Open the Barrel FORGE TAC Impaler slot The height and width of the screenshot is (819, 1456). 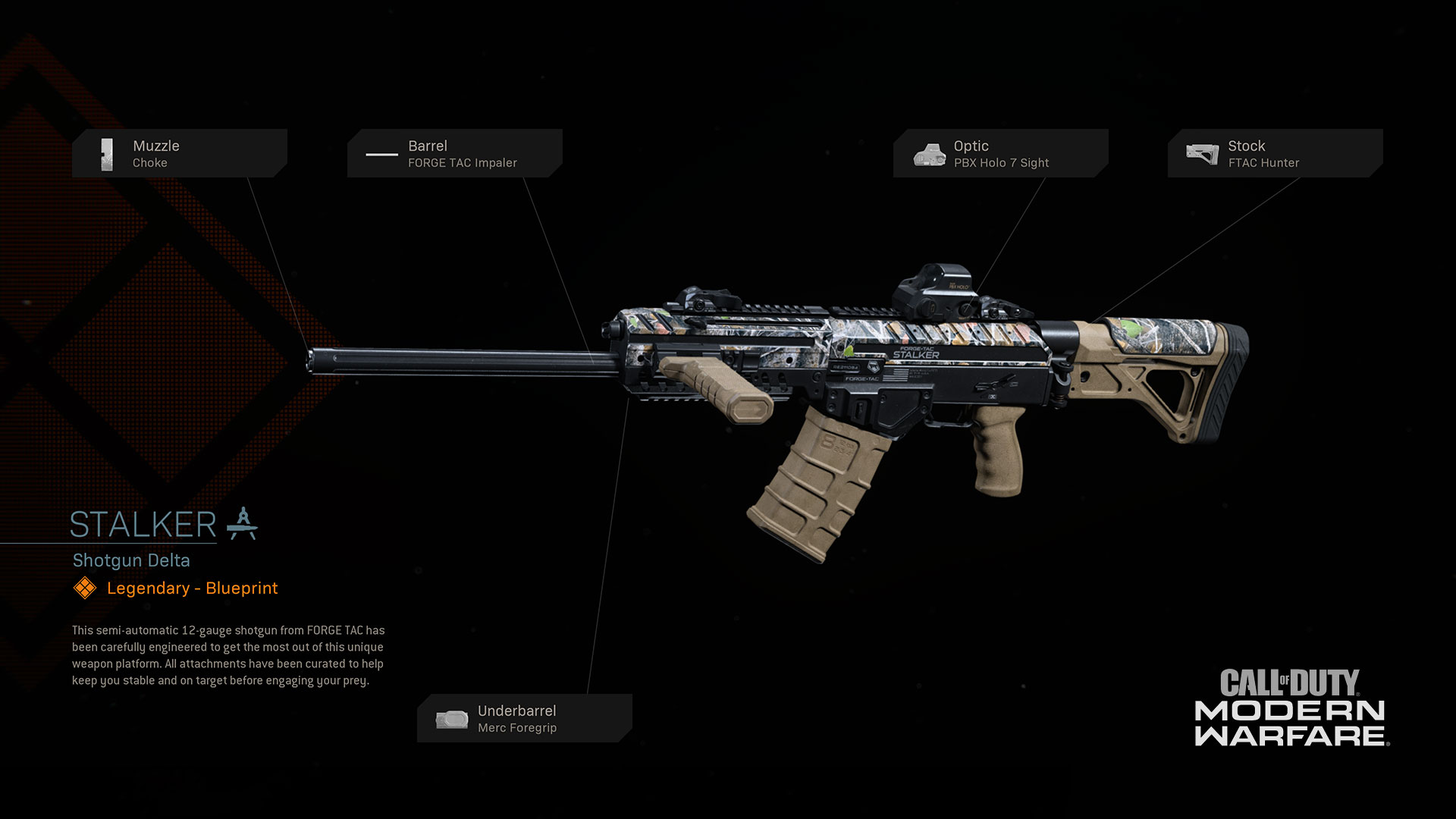pos(455,153)
